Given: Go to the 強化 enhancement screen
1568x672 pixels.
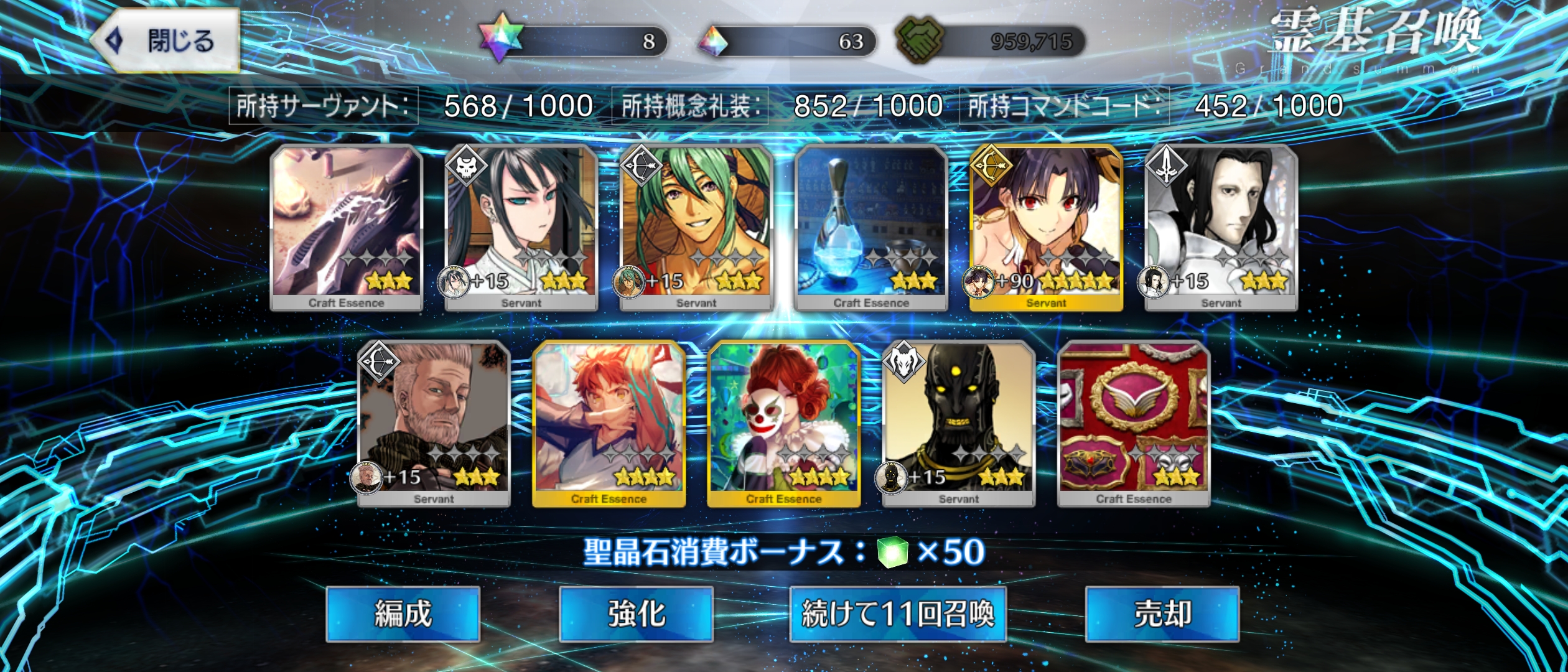Looking at the screenshot, I should 636,614.
